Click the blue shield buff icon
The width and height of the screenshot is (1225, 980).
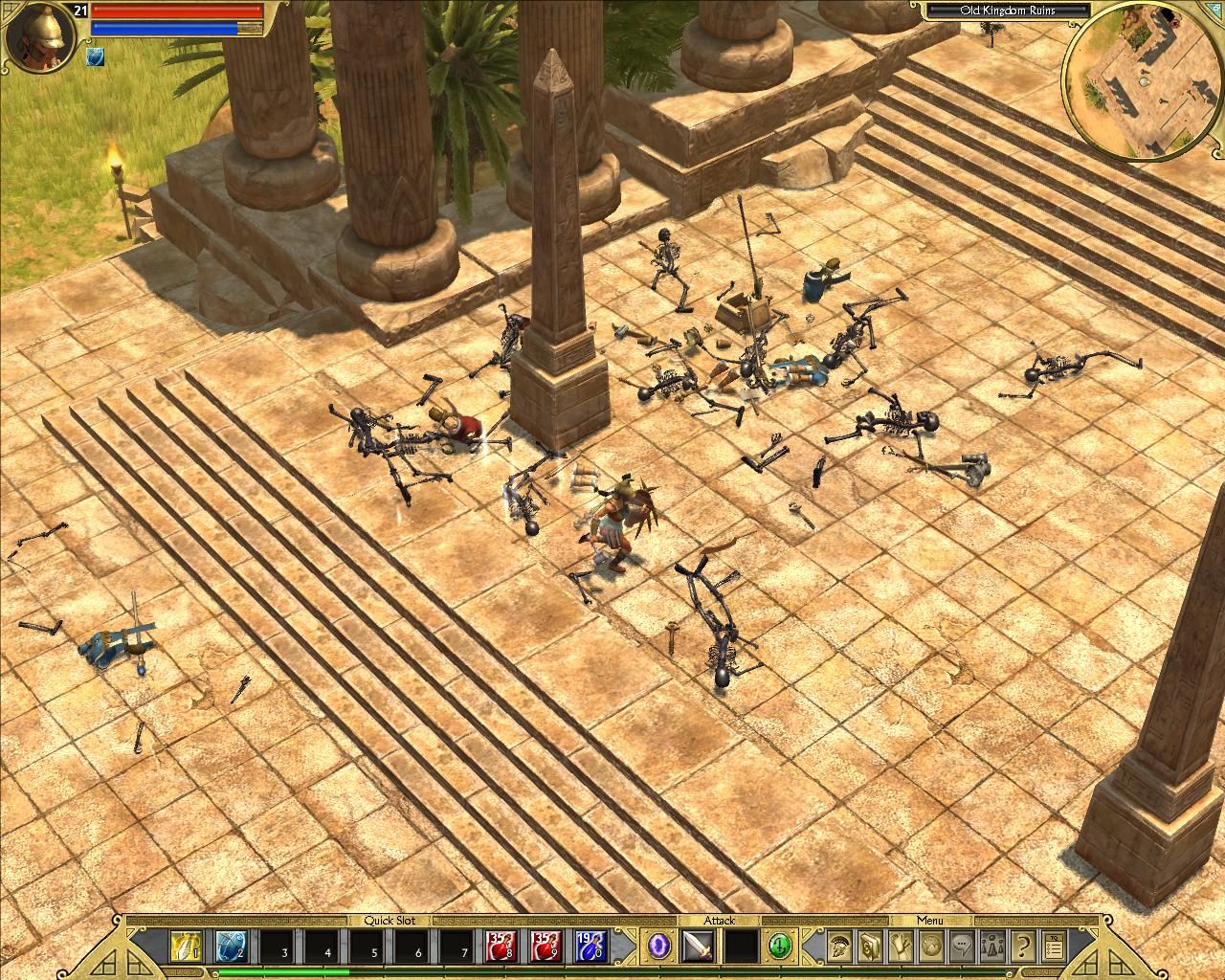pyautogui.click(x=96, y=56)
